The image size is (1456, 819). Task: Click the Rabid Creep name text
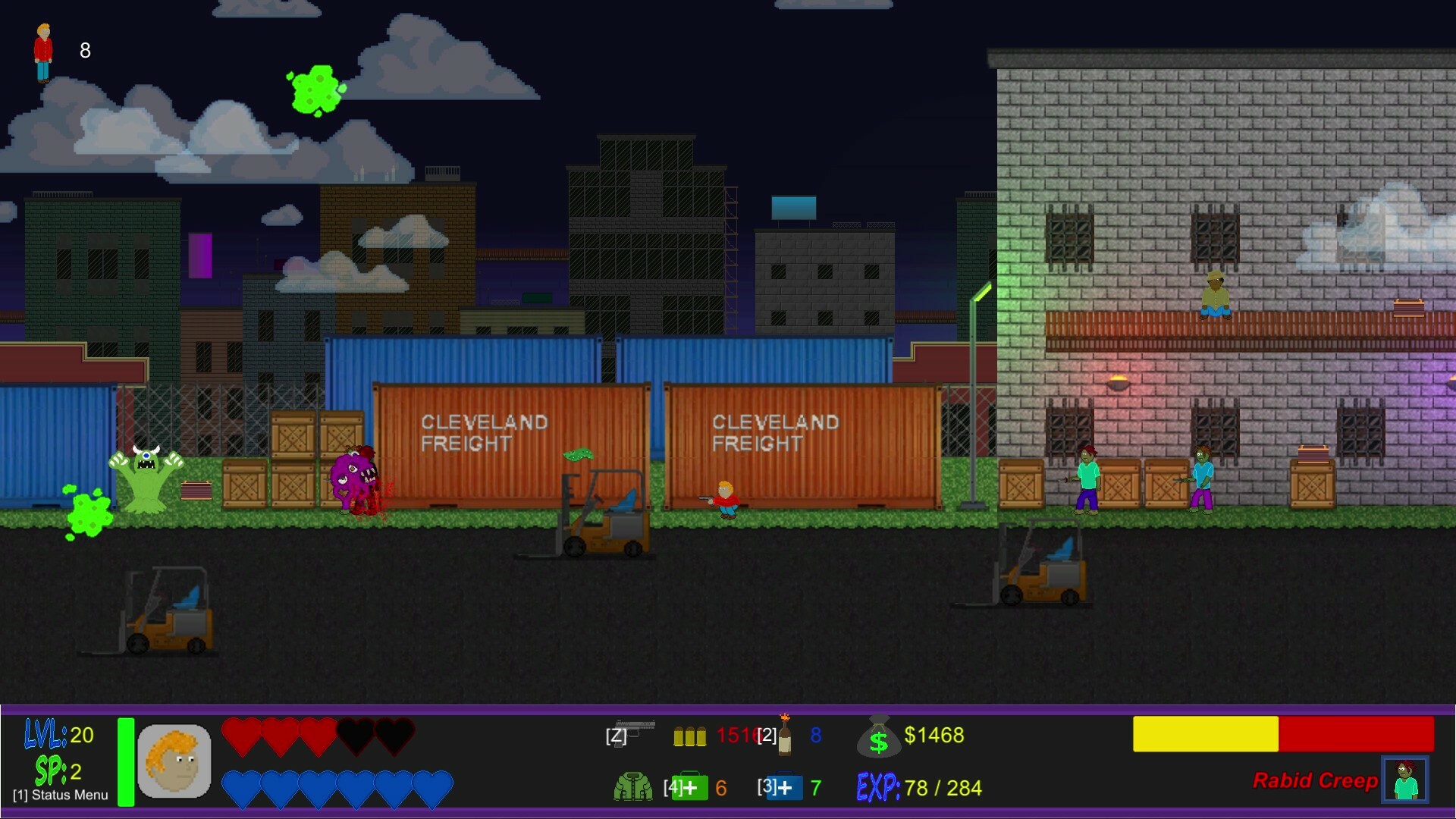(1316, 781)
